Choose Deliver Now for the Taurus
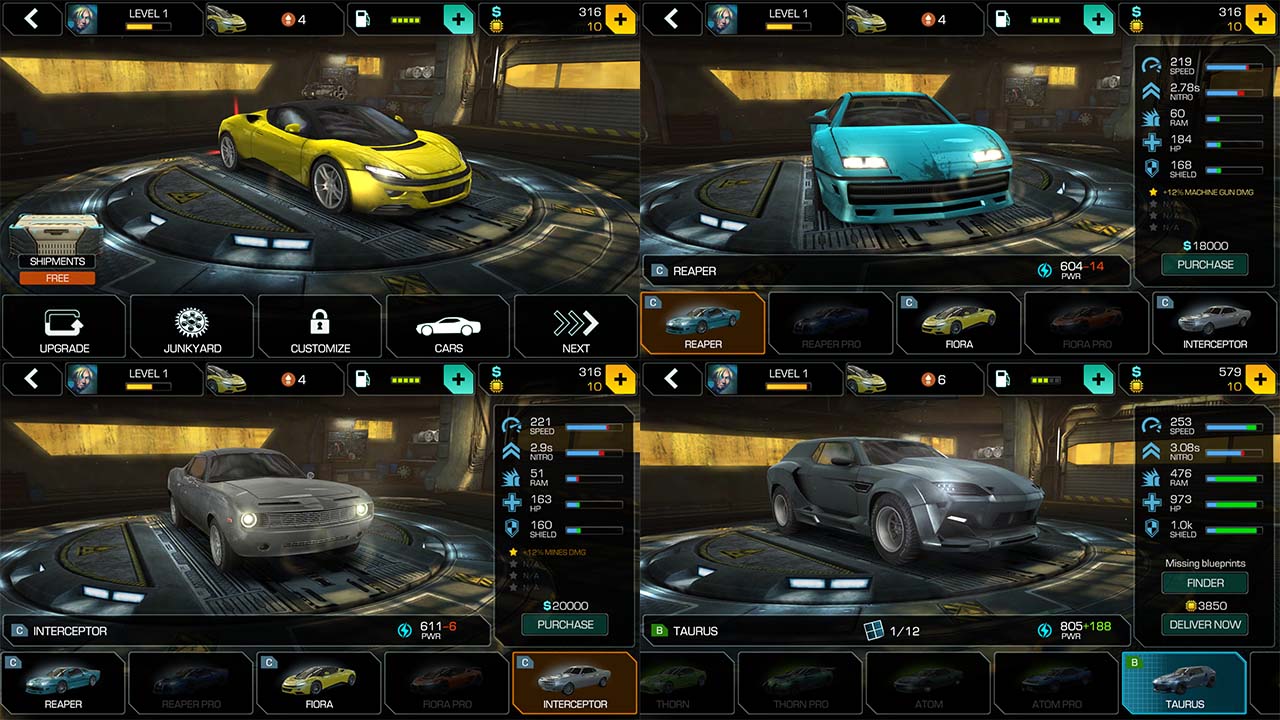 pos(1205,625)
